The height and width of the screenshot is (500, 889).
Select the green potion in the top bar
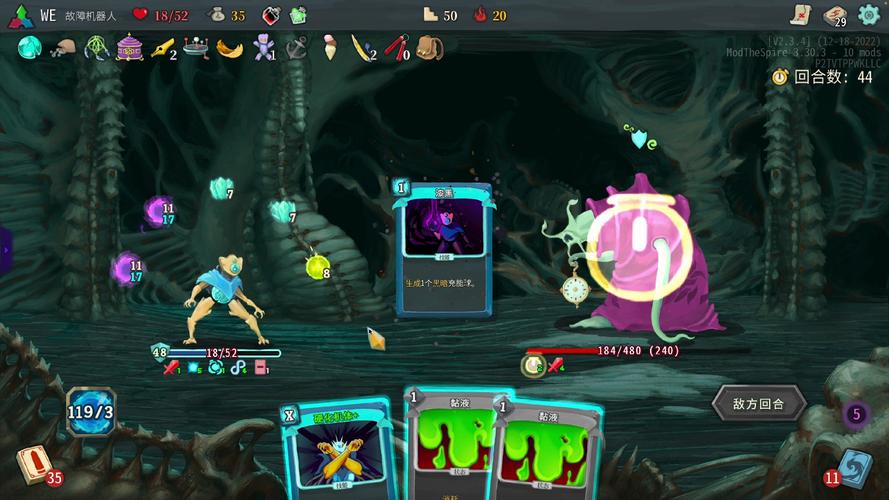click(x=298, y=15)
